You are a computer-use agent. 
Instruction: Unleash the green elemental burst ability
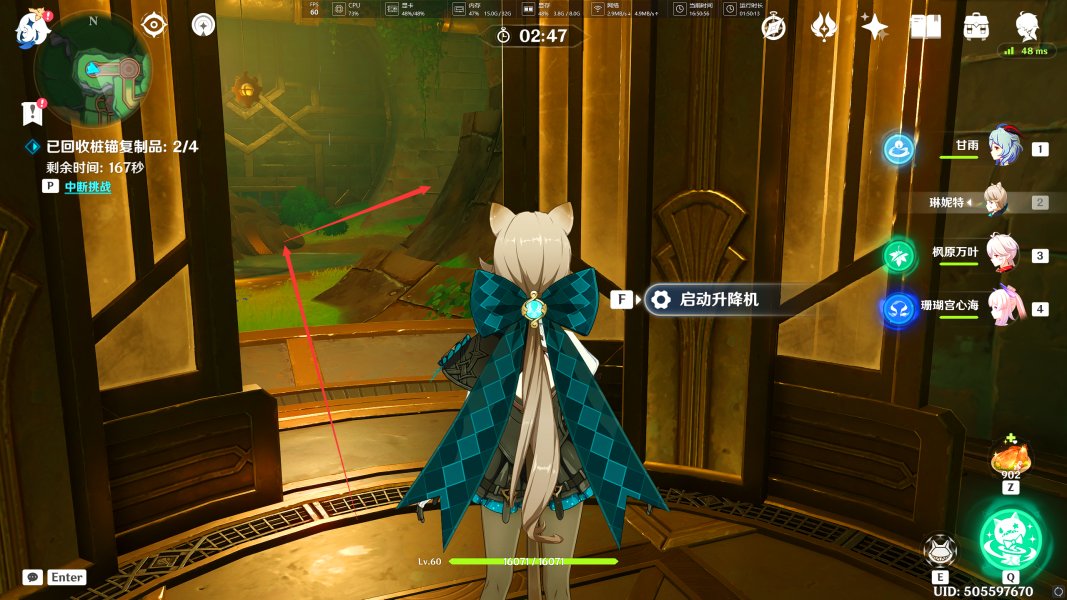tap(1010, 537)
